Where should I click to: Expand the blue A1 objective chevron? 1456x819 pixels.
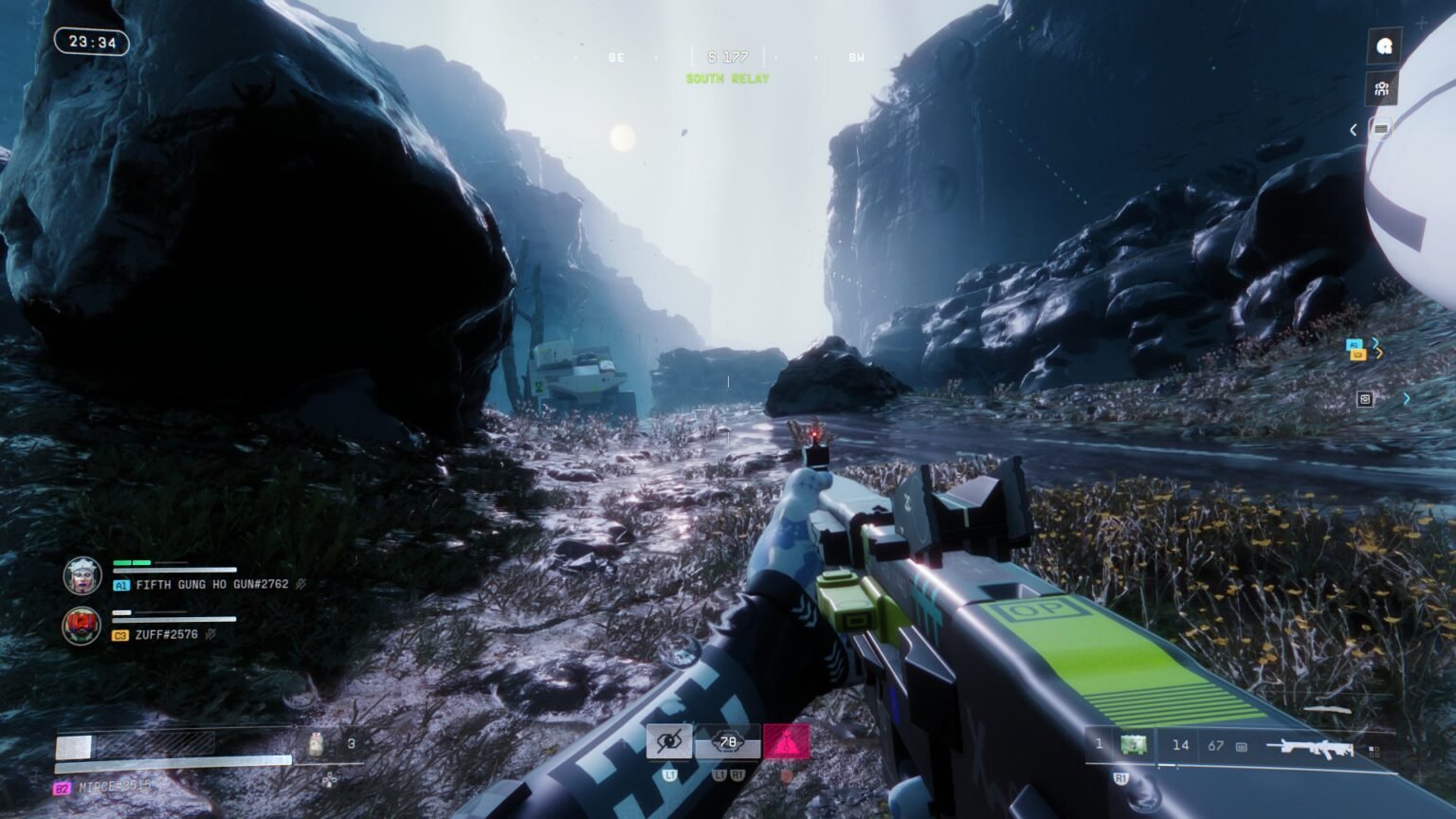(1374, 342)
